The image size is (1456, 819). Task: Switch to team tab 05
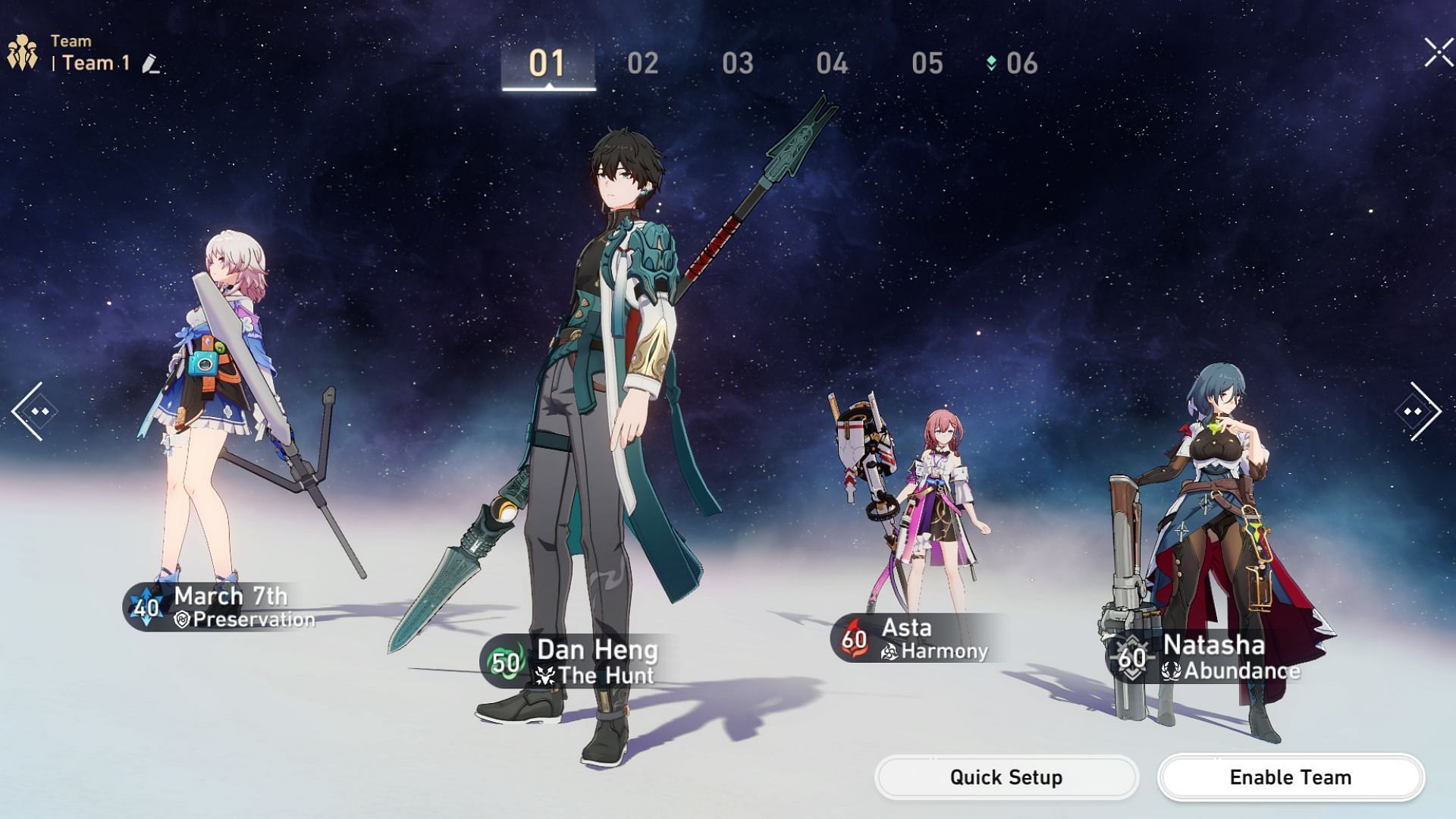[927, 64]
